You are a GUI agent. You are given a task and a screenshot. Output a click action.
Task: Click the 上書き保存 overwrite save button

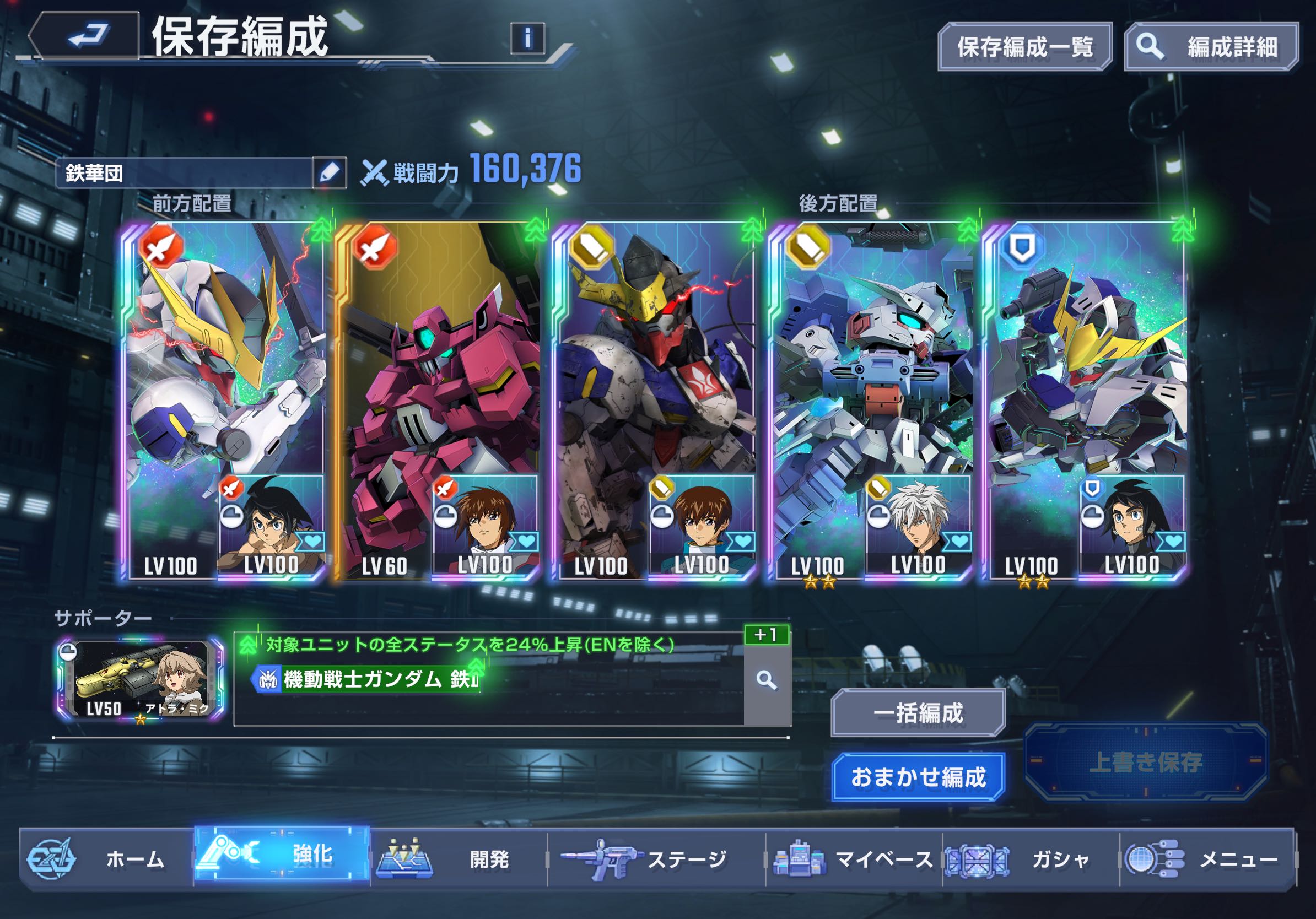(x=1145, y=762)
